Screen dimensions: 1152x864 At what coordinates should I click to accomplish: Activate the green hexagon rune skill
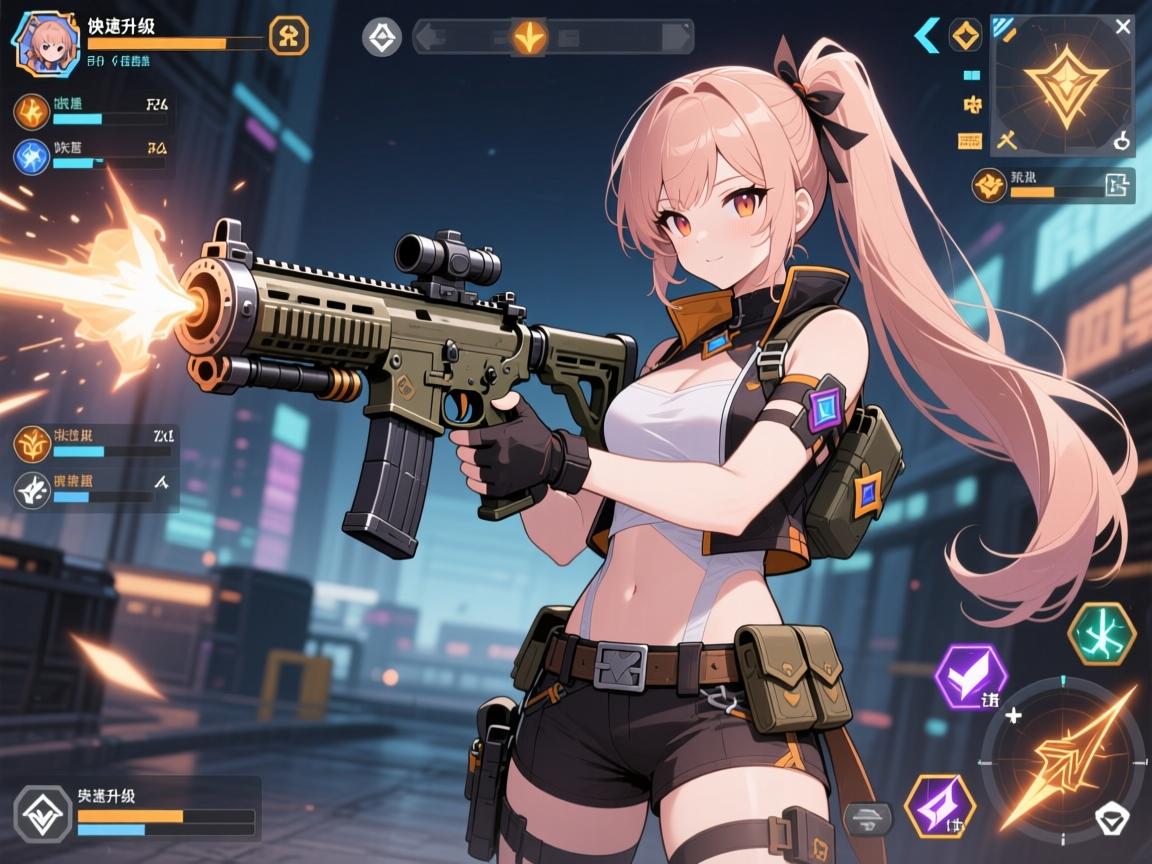1101,634
